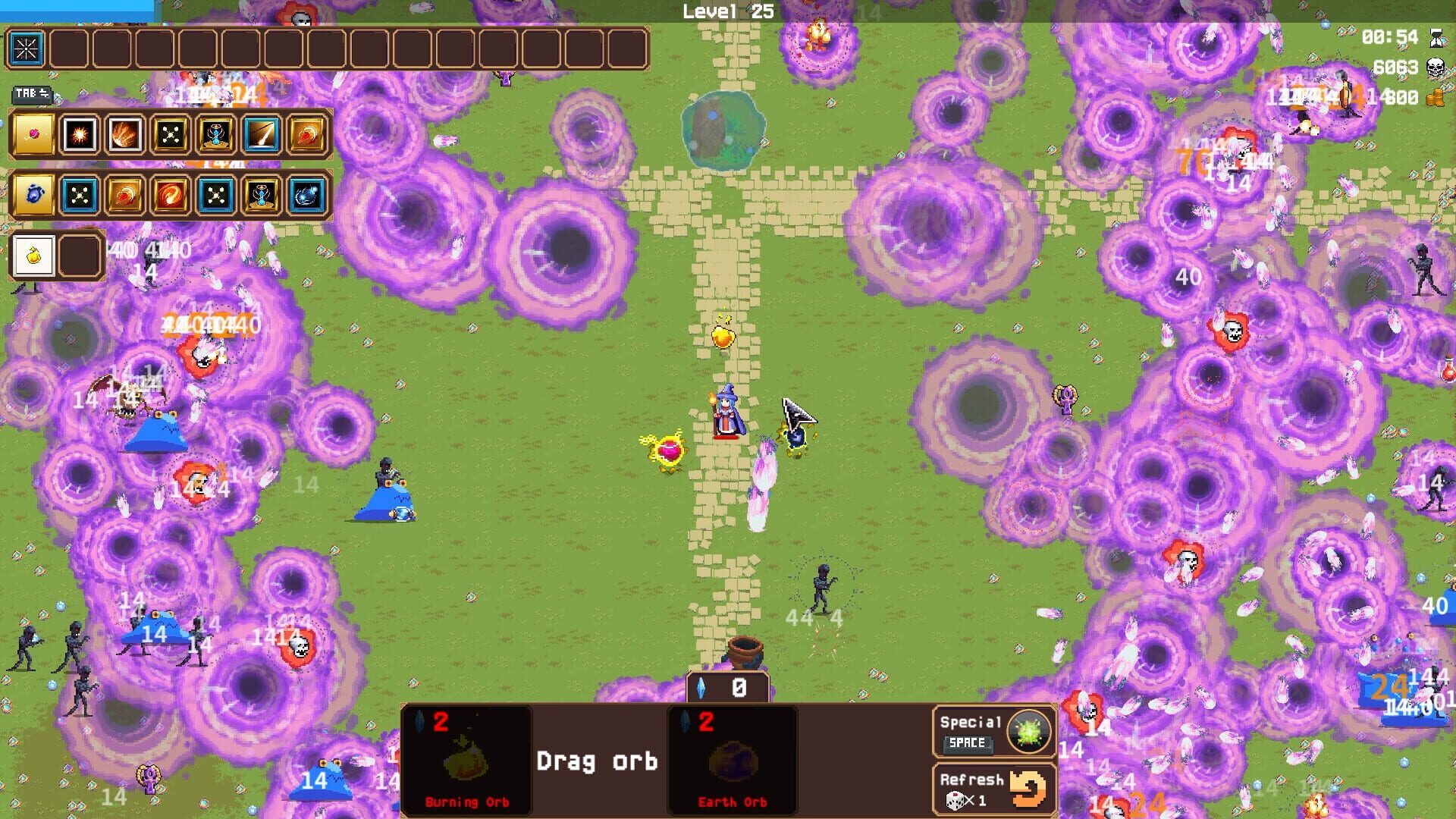Toggle the crosshair spread upgrade in top row
Screen dimensions: 1456x819
[x=171, y=134]
